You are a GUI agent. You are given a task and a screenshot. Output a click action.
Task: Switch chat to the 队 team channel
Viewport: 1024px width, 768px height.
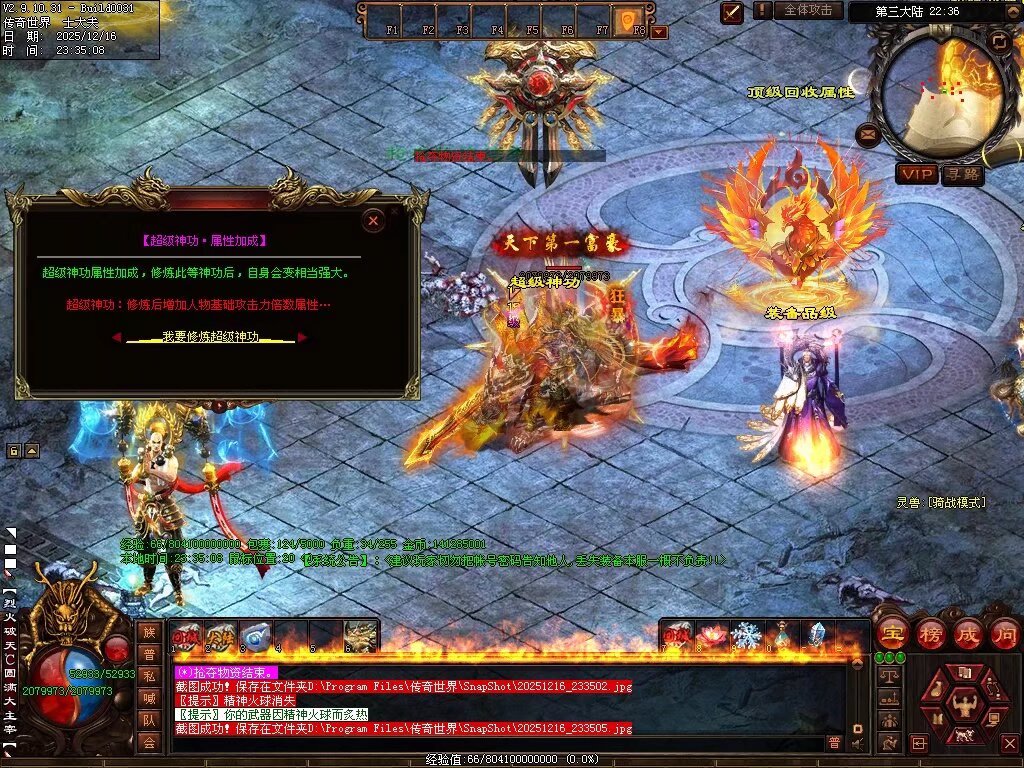click(x=149, y=719)
